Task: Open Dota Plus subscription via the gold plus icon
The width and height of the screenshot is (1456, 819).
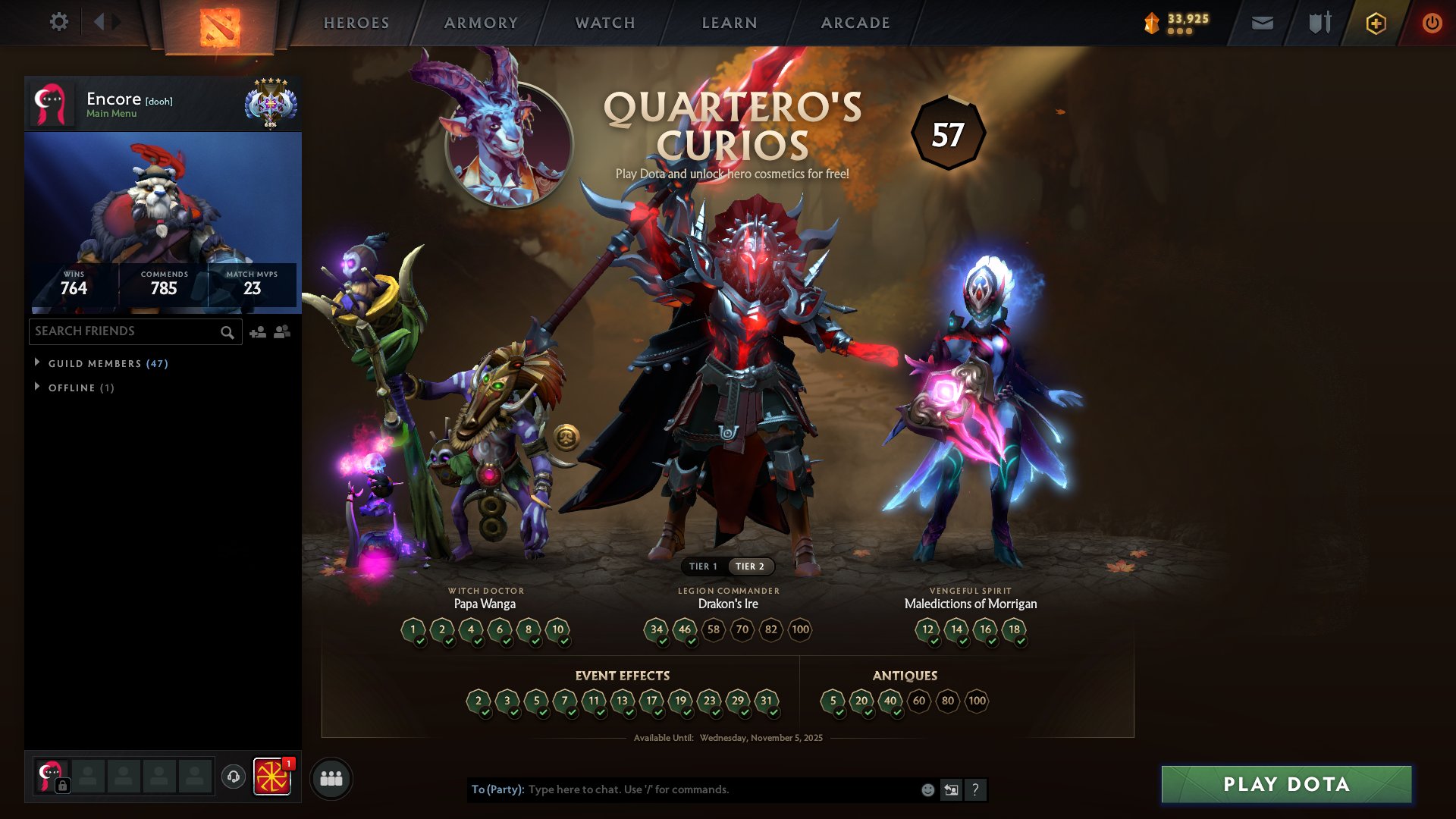Action: 1375,22
